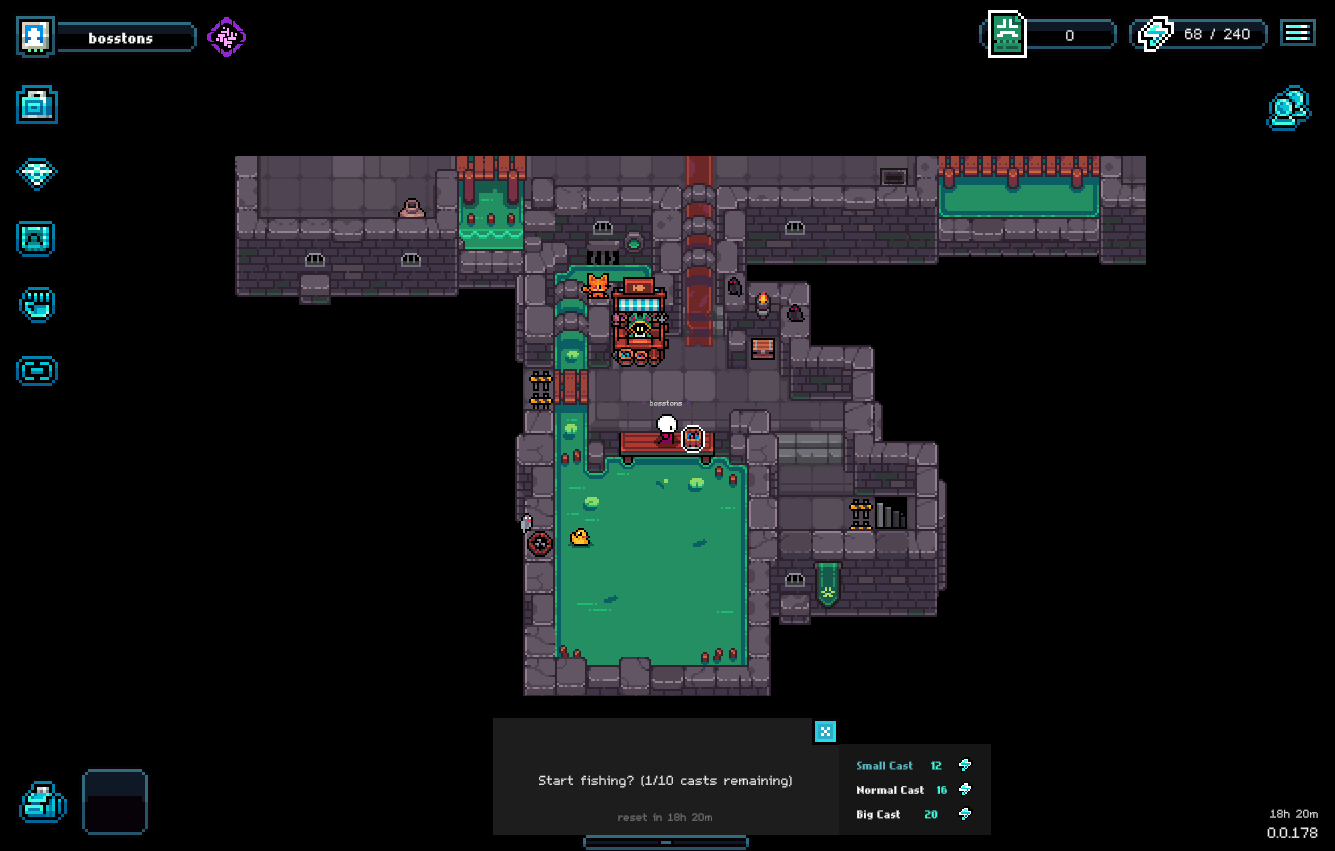The height and width of the screenshot is (851, 1335).
Task: Expand the bottom center handle bar
Action: pos(666,842)
